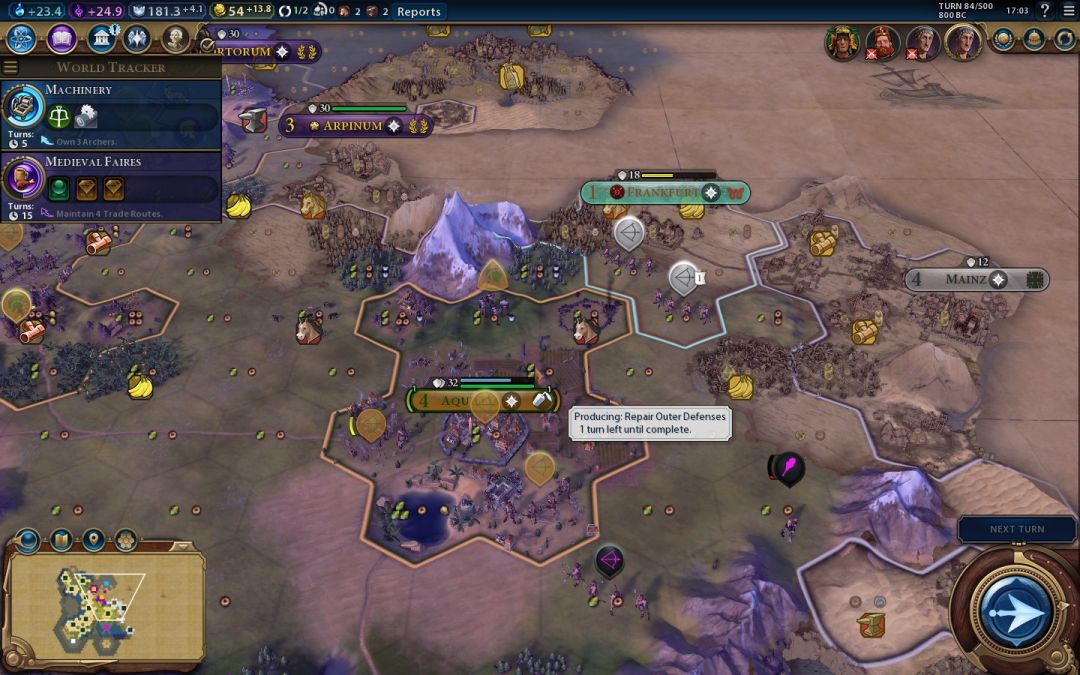This screenshot has width=1080, height=675.
Task: Open the Technology tree atom icon
Action: (22, 39)
